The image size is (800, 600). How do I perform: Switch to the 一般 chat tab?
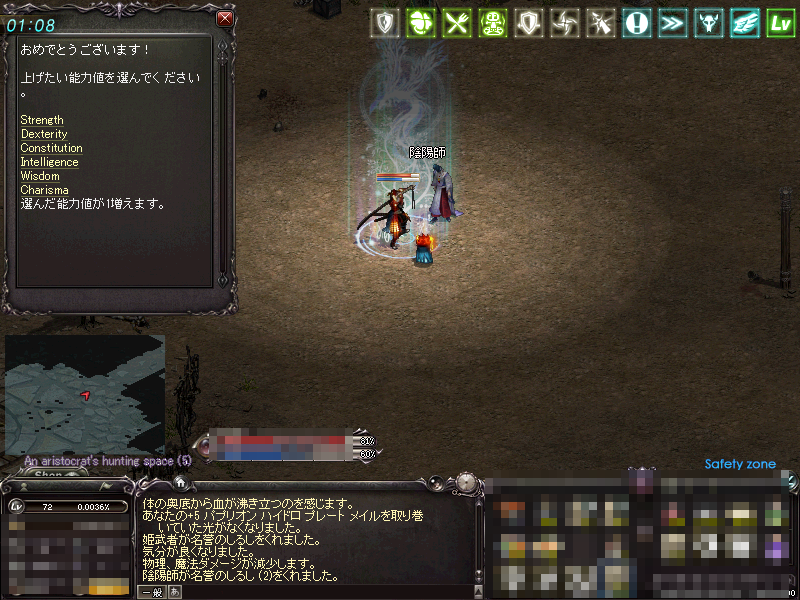coord(152,592)
